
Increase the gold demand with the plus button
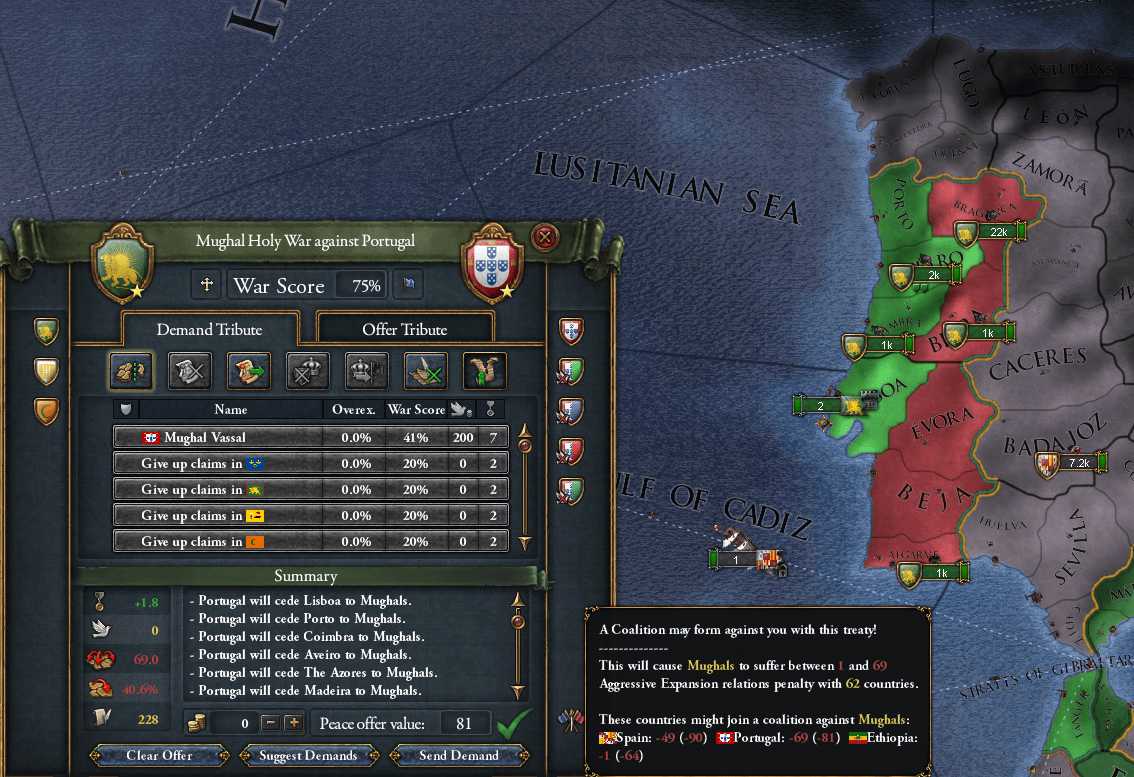coord(293,722)
